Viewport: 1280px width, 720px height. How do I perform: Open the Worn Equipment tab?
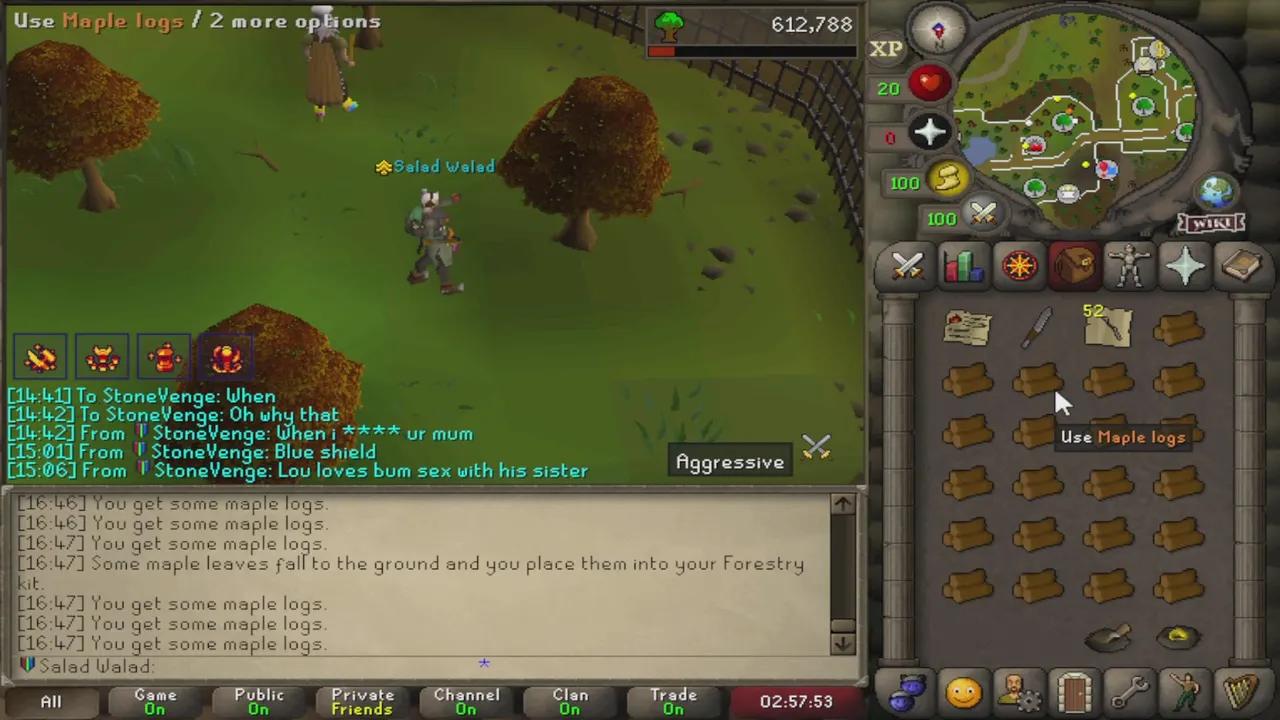(x=1129, y=265)
